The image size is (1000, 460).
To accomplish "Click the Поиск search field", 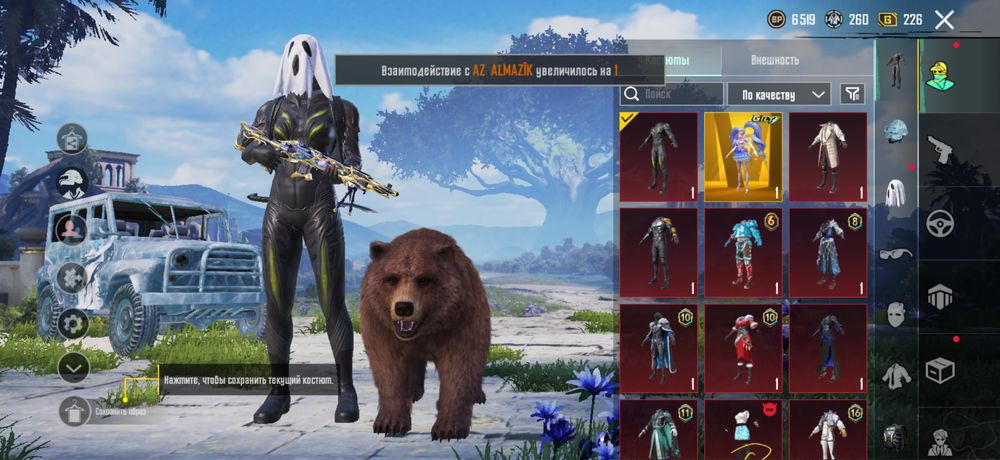I will click(672, 94).
